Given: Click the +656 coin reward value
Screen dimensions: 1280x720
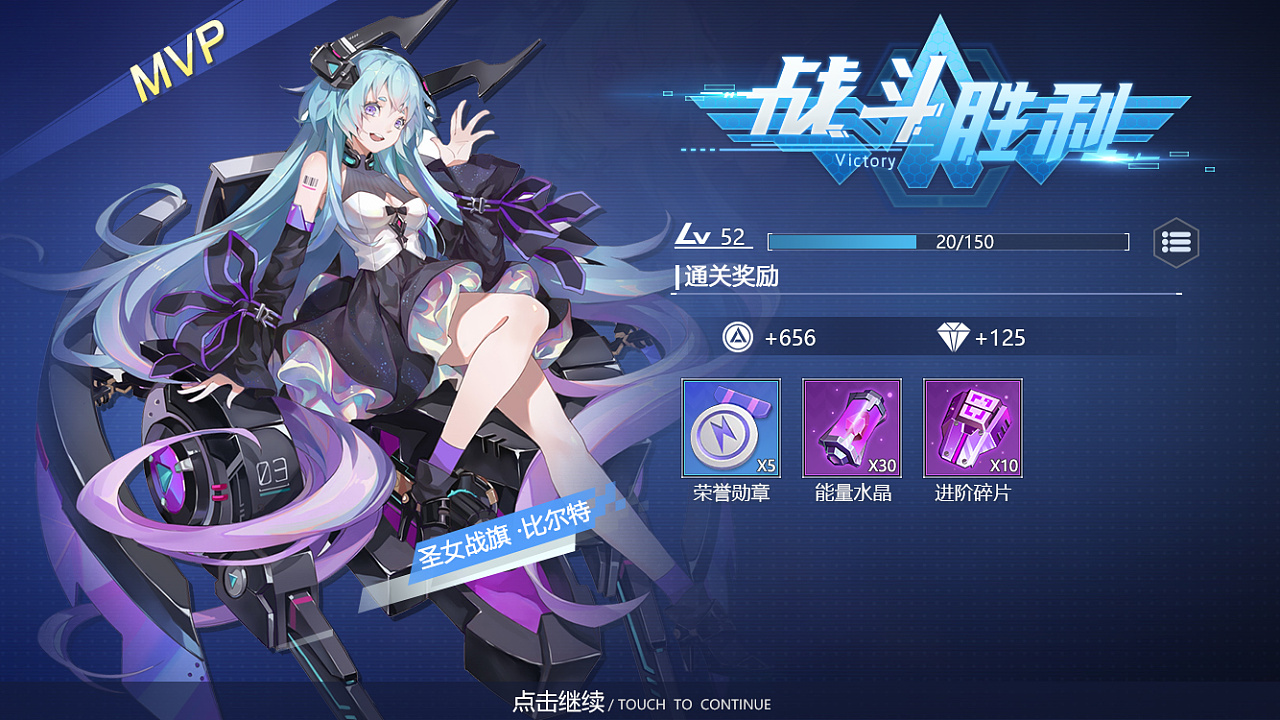Looking at the screenshot, I should [x=790, y=338].
